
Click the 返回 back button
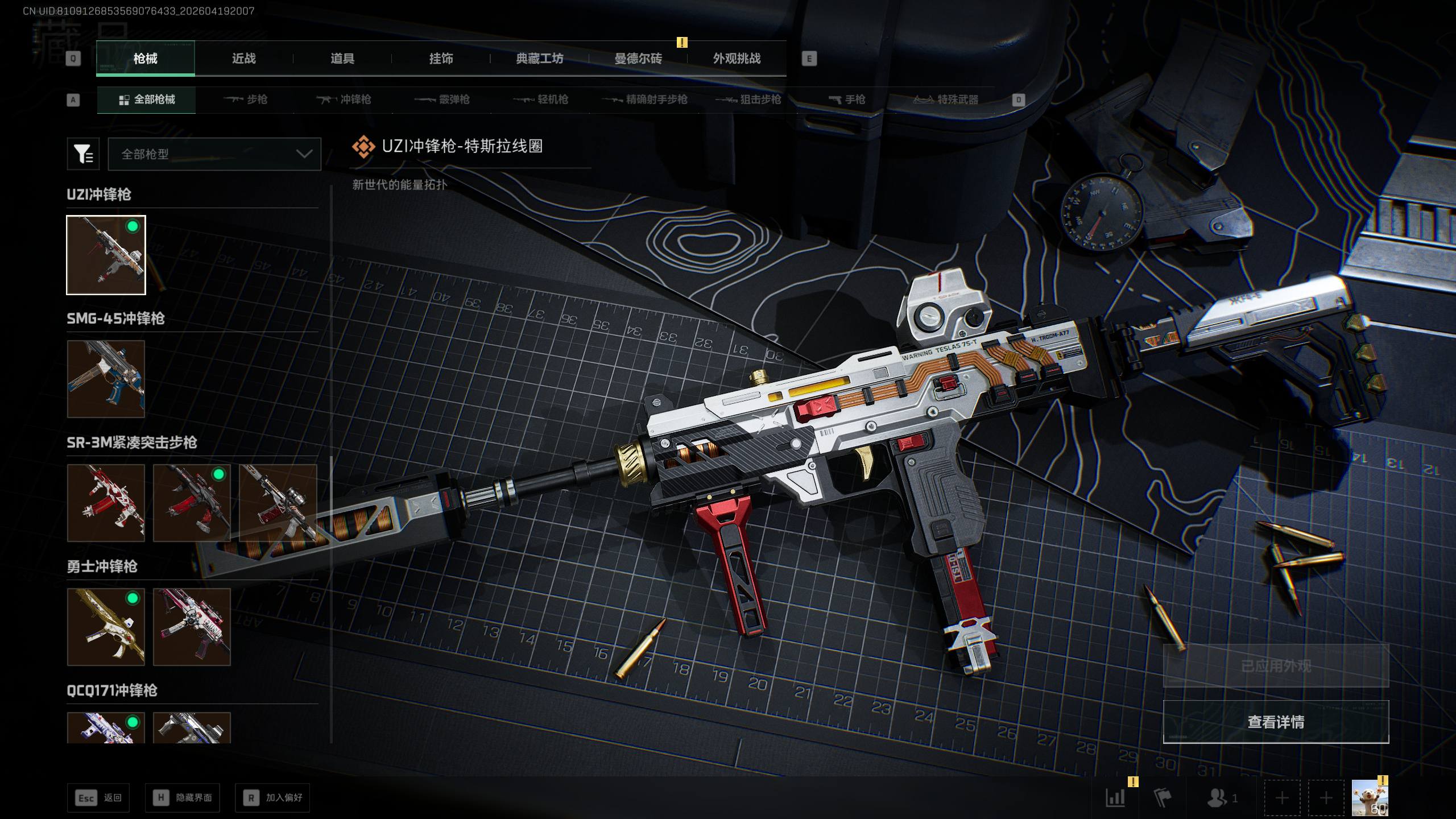(x=98, y=798)
